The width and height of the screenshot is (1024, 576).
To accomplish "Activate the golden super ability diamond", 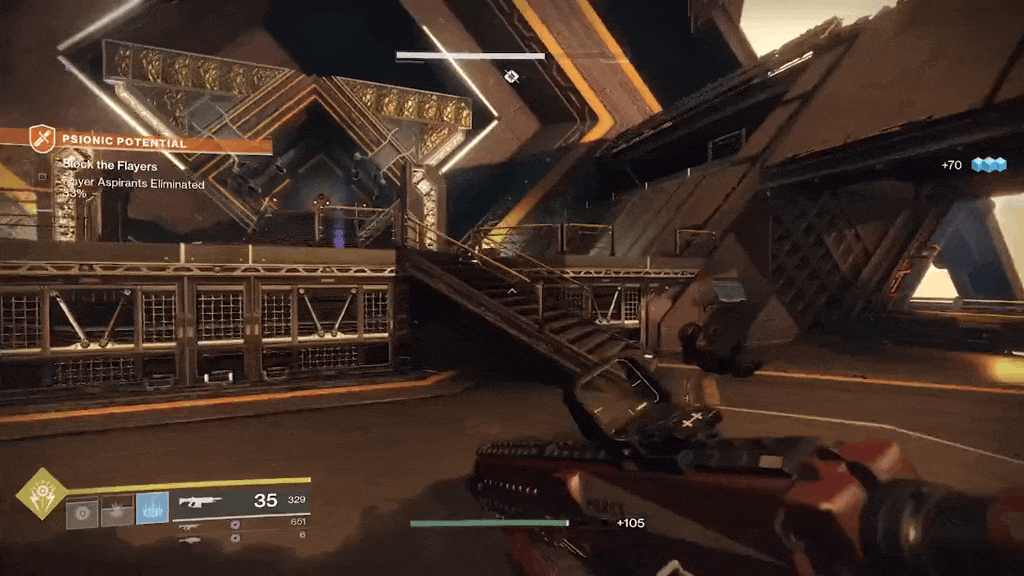I will (x=42, y=494).
